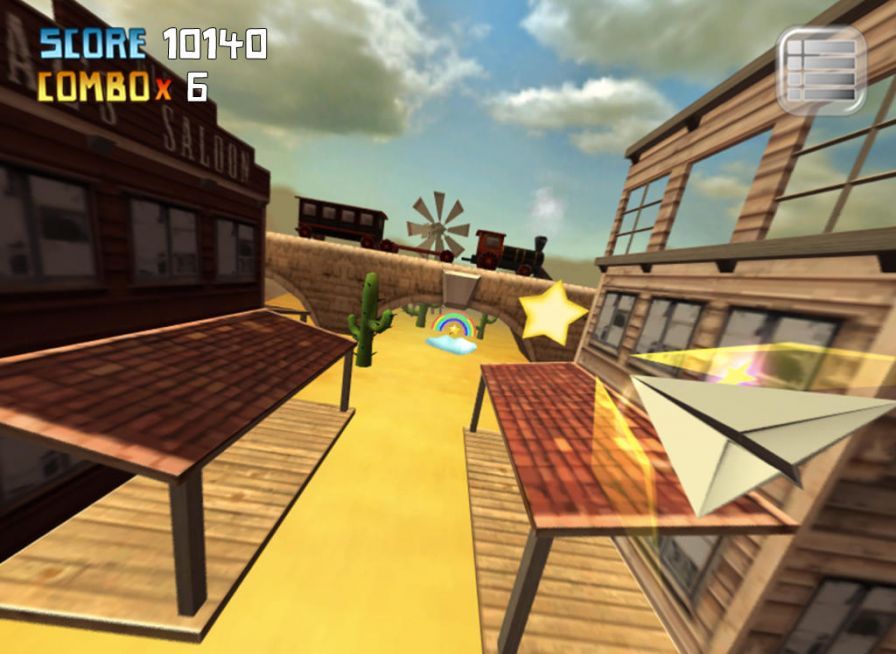Open the pause menu button
896x654 pixels.
click(821, 68)
